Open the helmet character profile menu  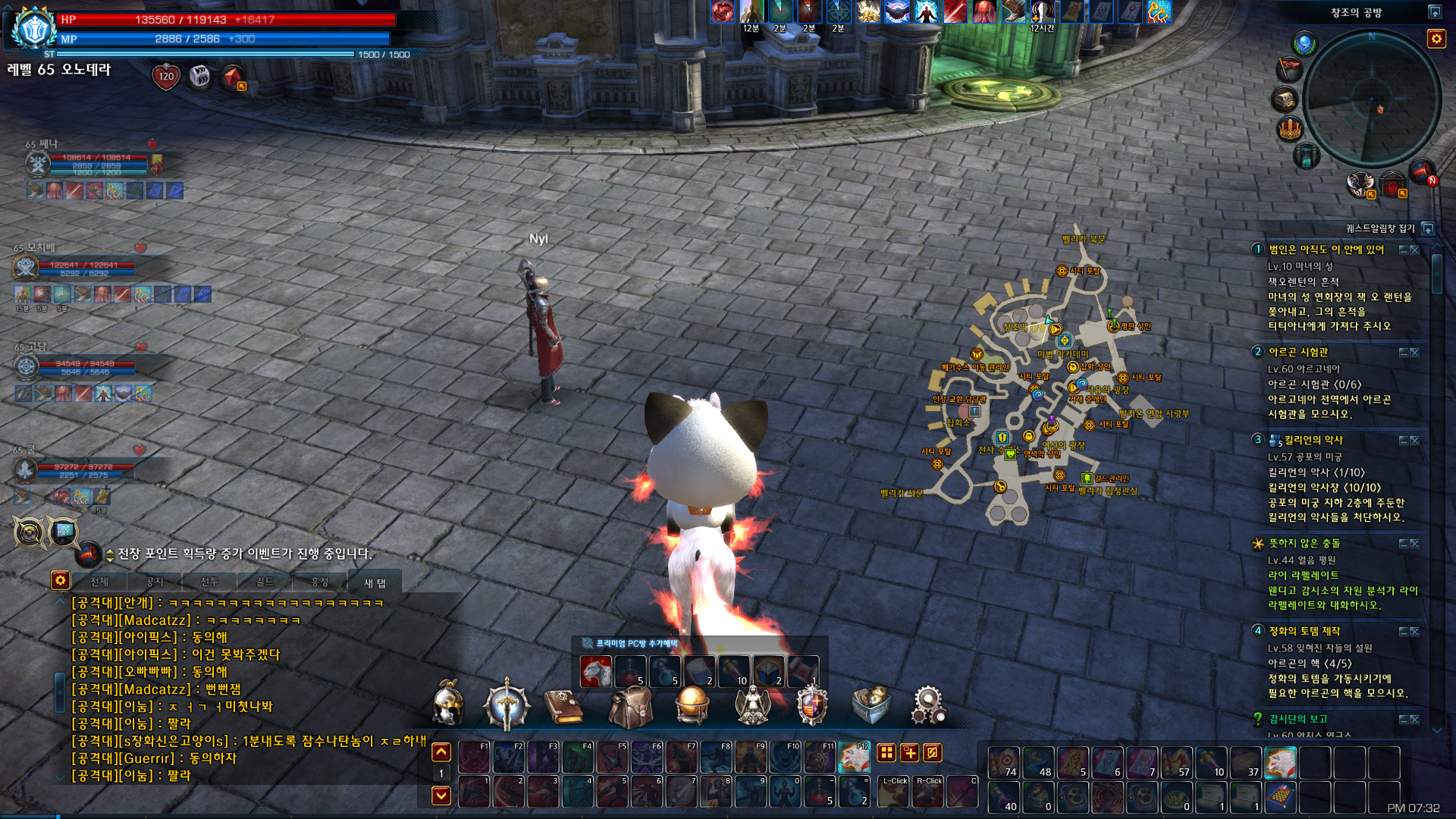448,704
